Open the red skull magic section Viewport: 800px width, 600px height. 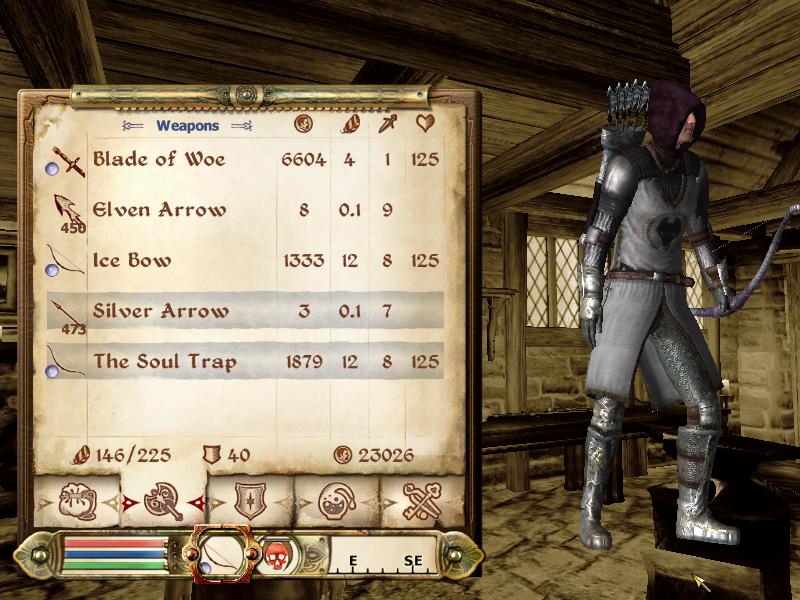(277, 552)
